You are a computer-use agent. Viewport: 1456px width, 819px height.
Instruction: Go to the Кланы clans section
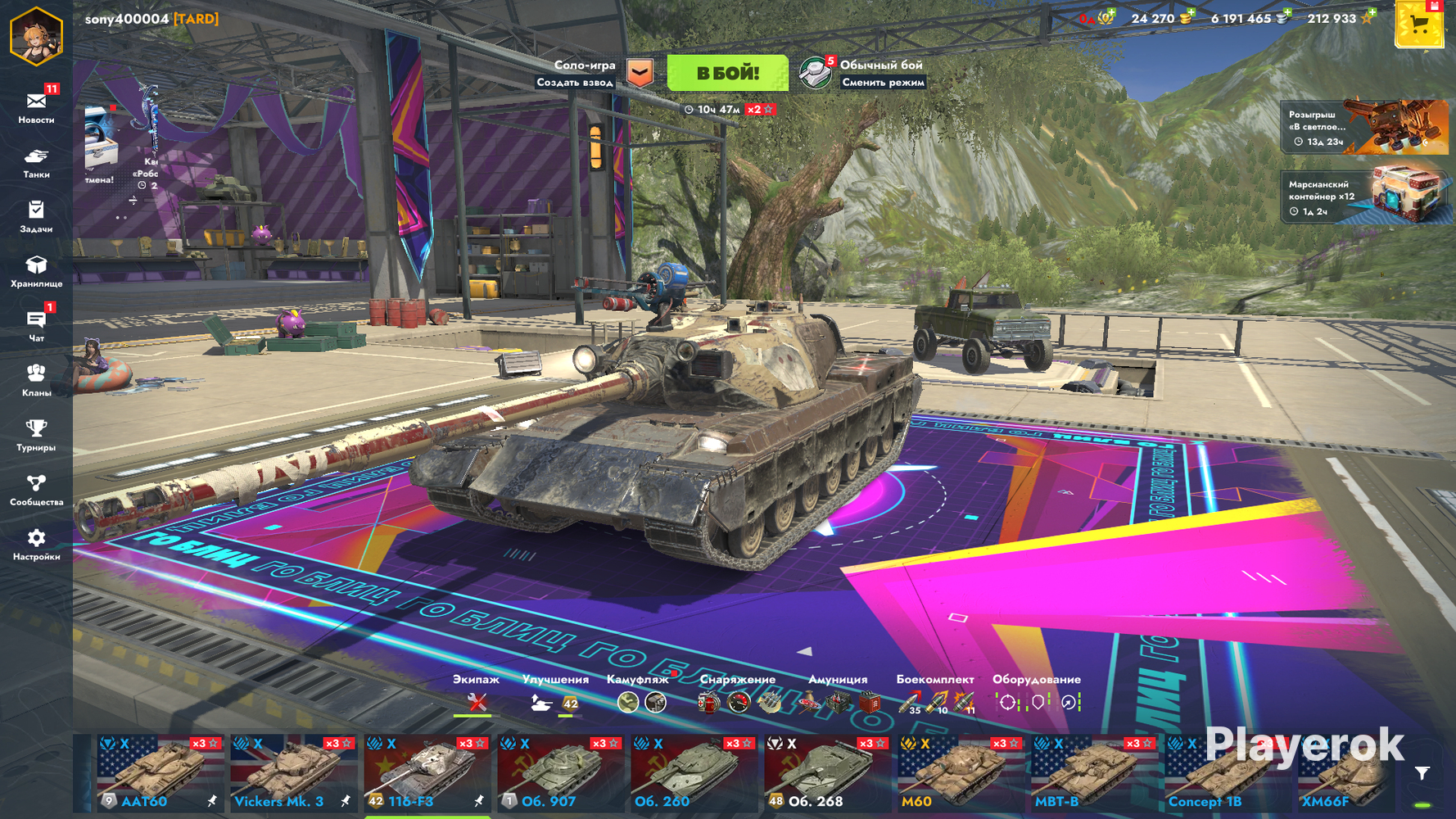pos(36,381)
